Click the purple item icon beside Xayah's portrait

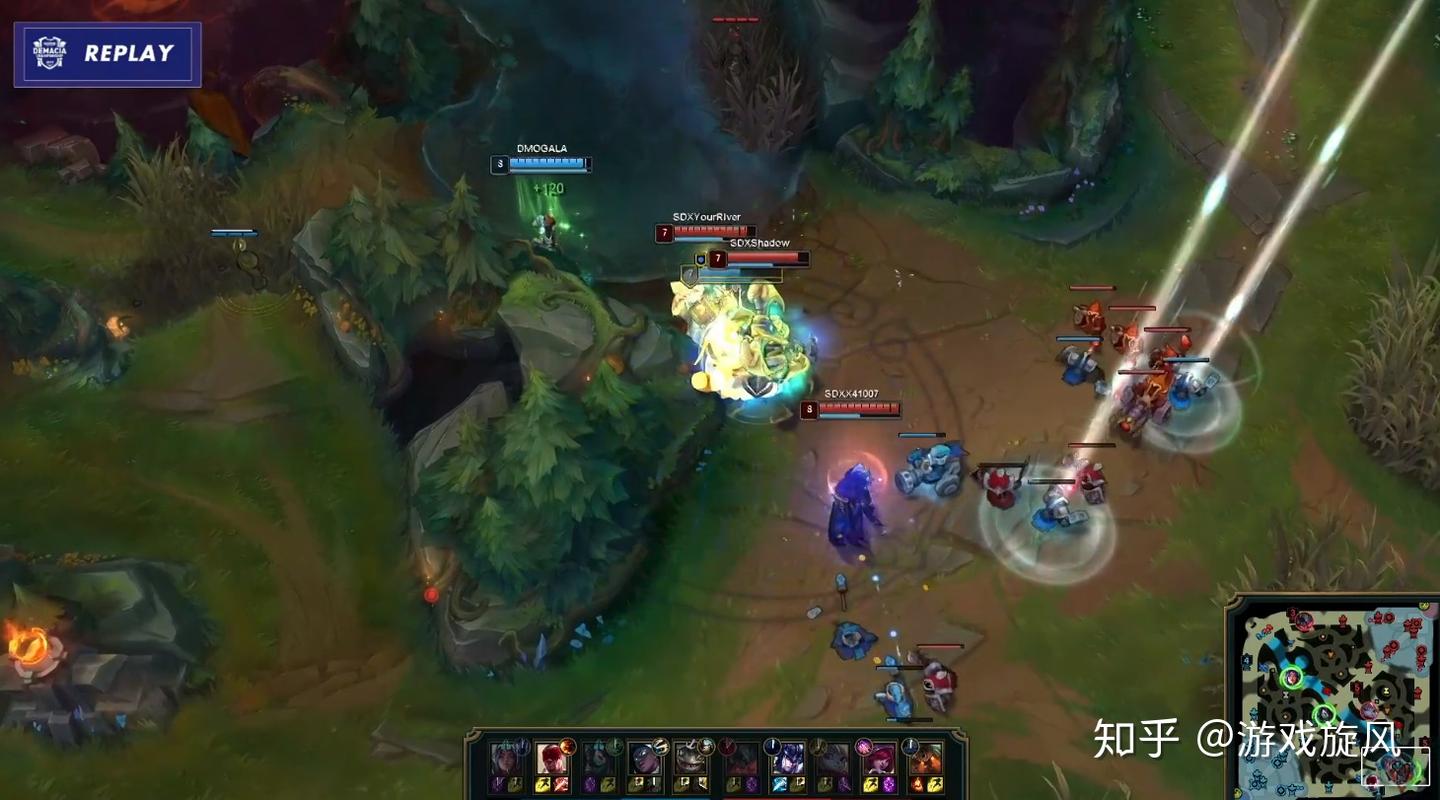(x=887, y=784)
